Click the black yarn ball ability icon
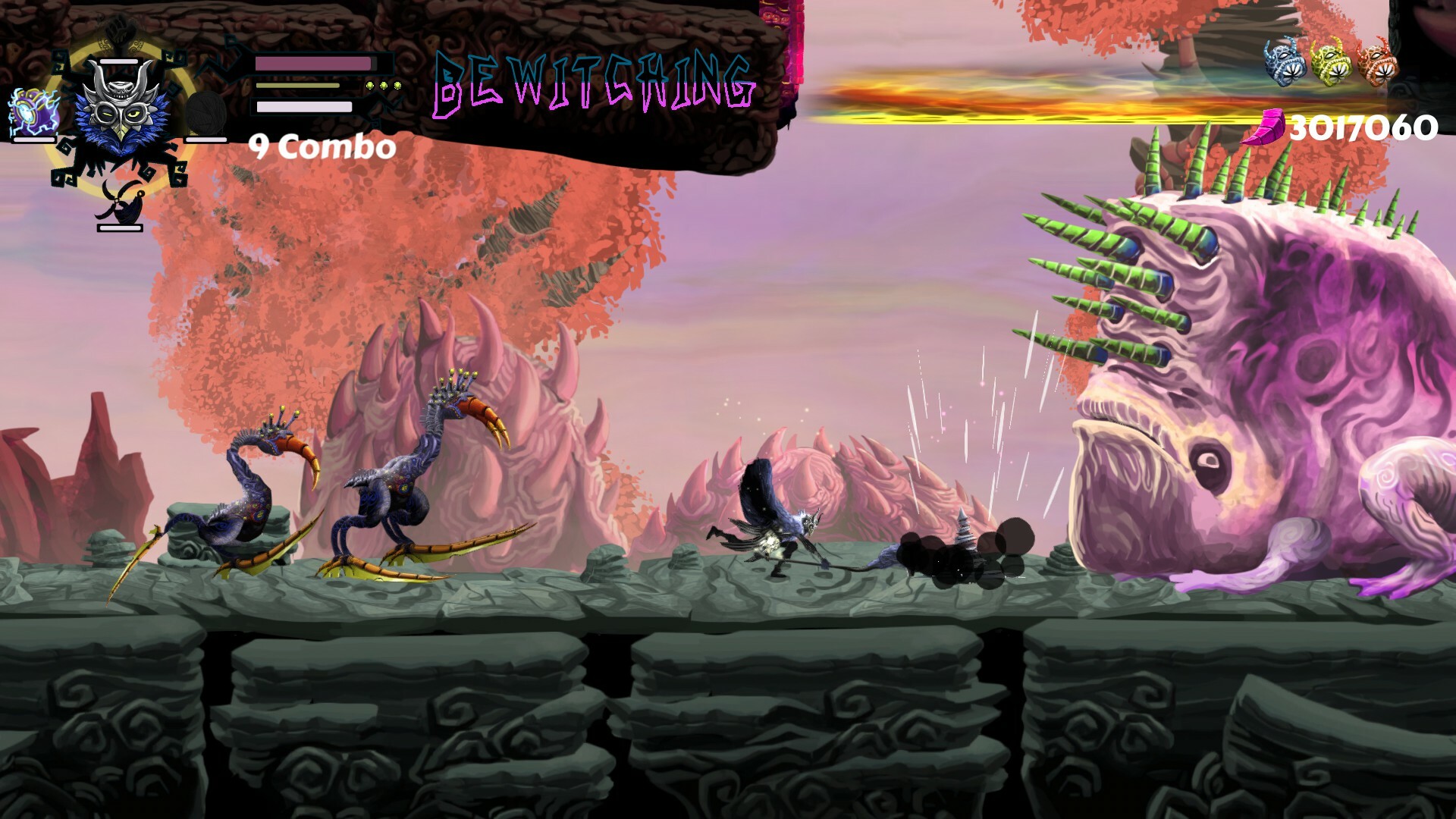Screen dimensions: 1456x819 coord(206,112)
